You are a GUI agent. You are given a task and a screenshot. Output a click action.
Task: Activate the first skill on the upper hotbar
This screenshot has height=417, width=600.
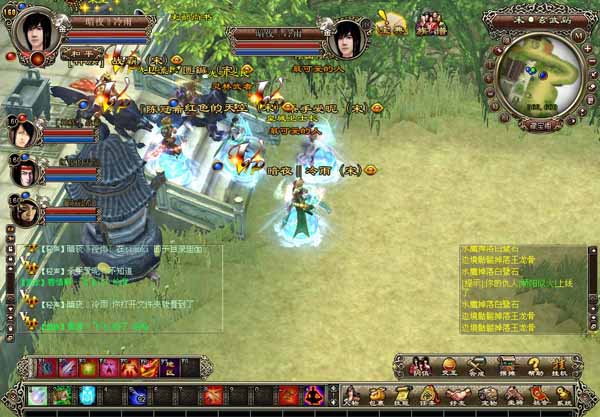point(46,367)
